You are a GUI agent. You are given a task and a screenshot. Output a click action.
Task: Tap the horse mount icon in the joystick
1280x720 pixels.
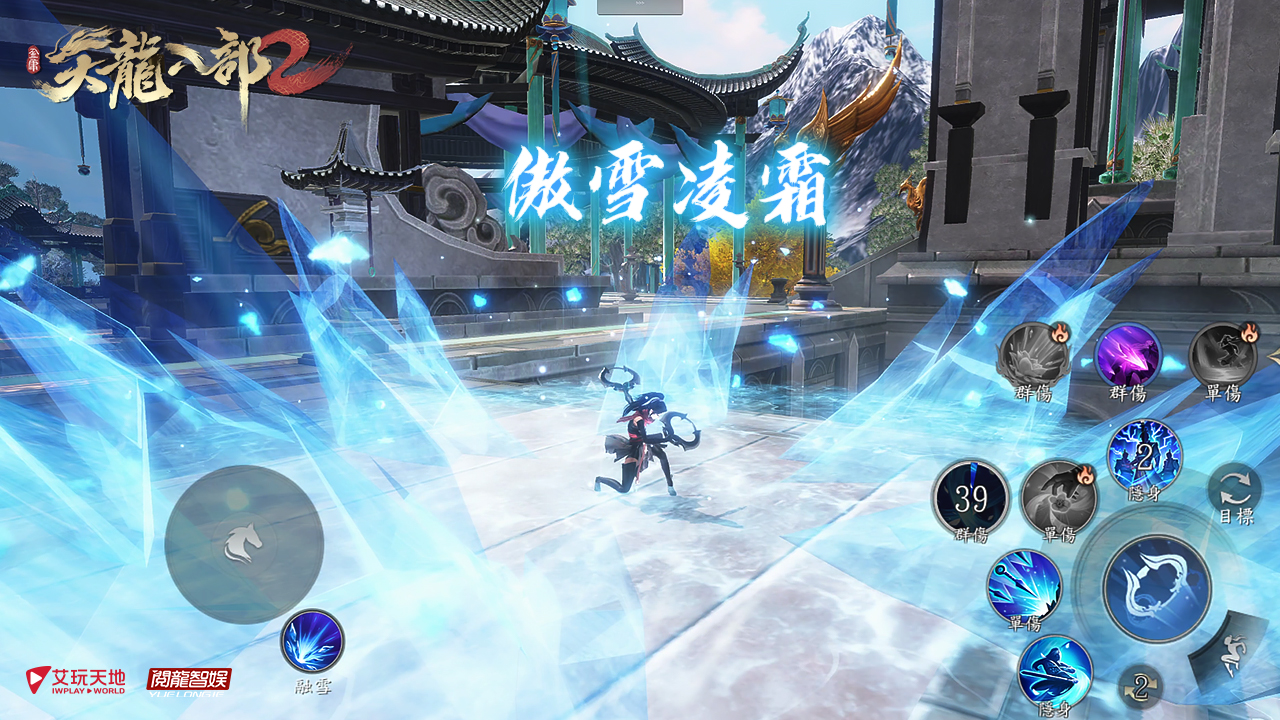(x=243, y=543)
